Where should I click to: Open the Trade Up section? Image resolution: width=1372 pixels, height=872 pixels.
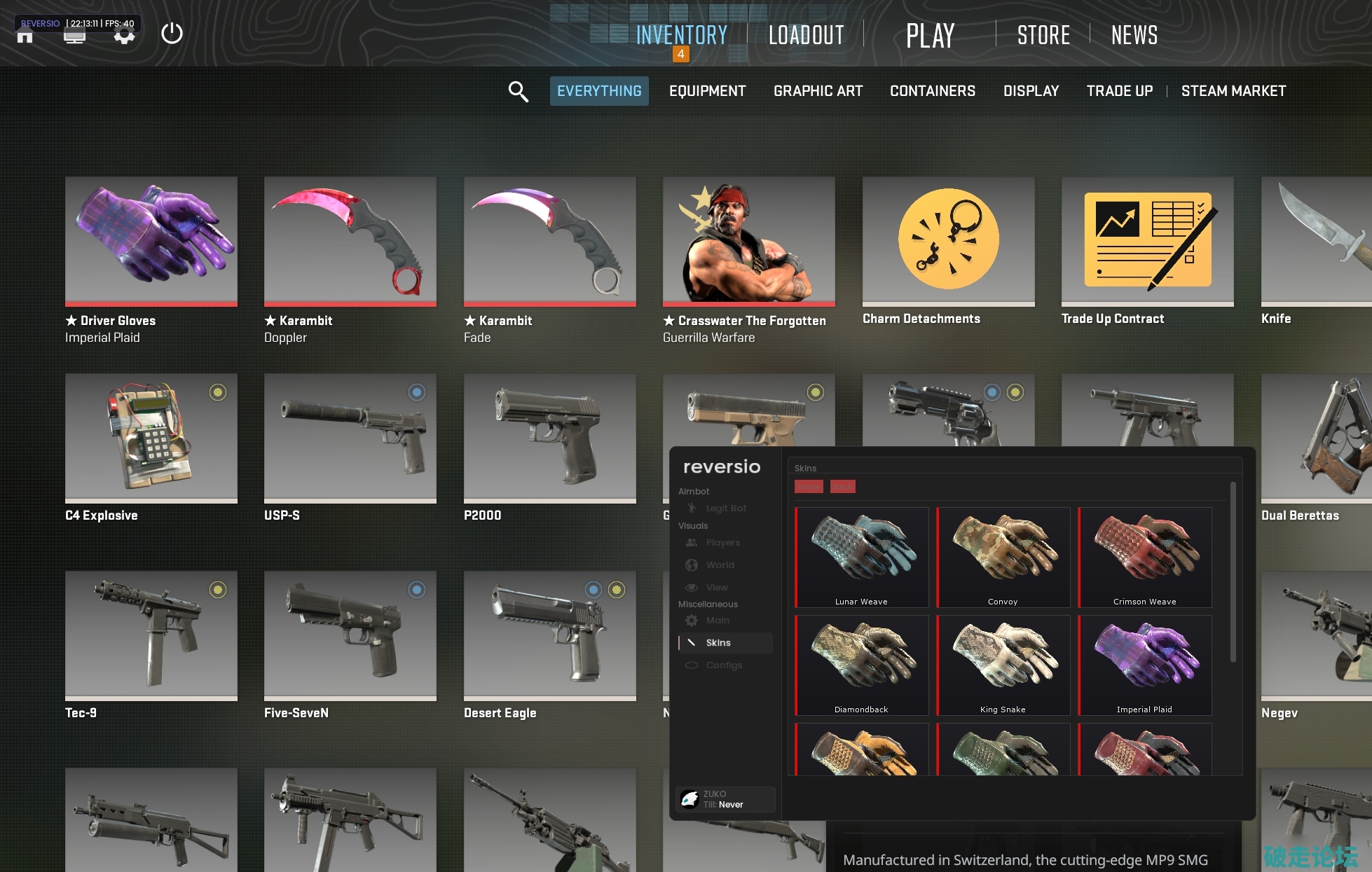coord(1119,91)
